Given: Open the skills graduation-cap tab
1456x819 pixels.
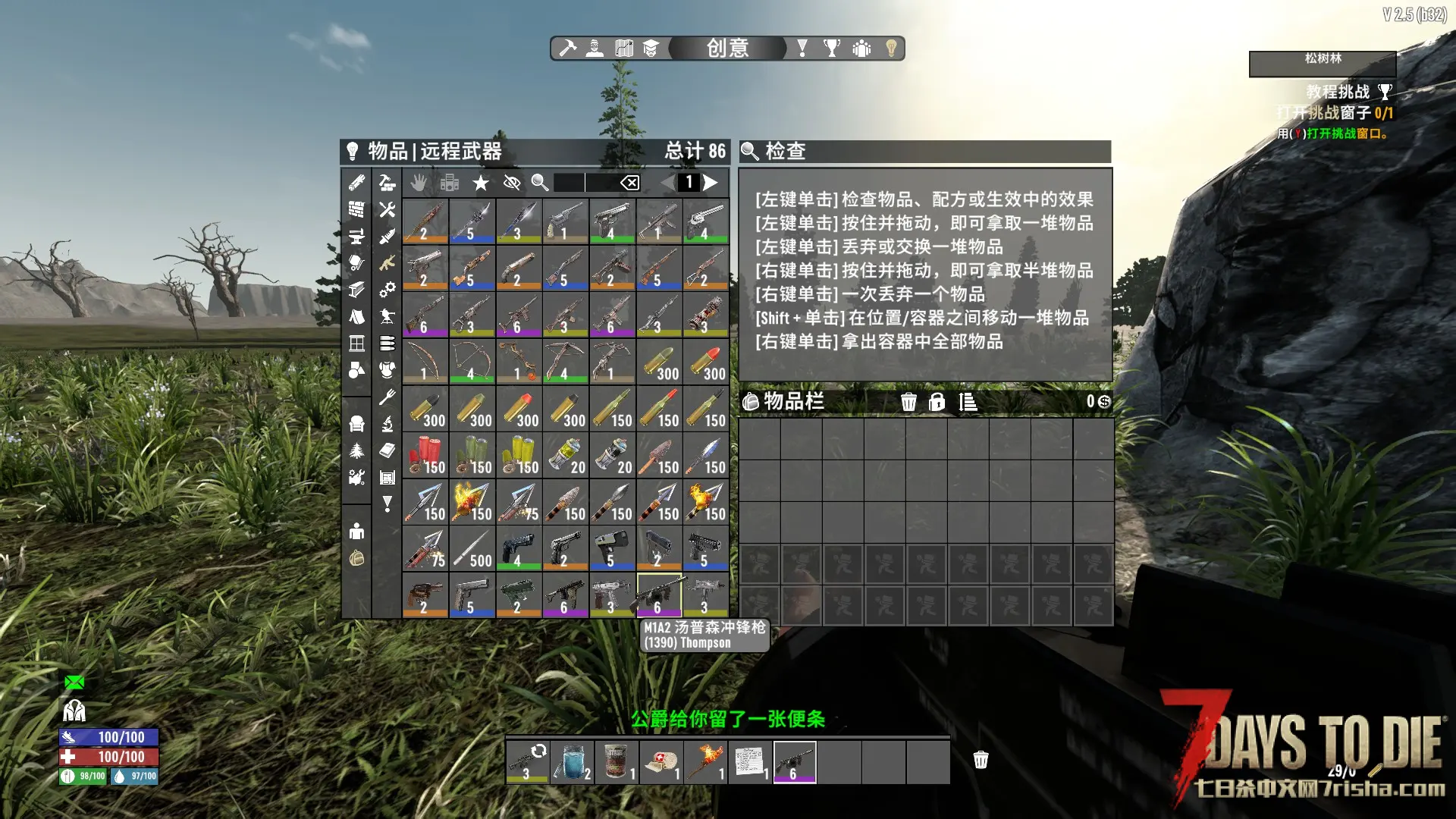Looking at the screenshot, I should point(651,49).
